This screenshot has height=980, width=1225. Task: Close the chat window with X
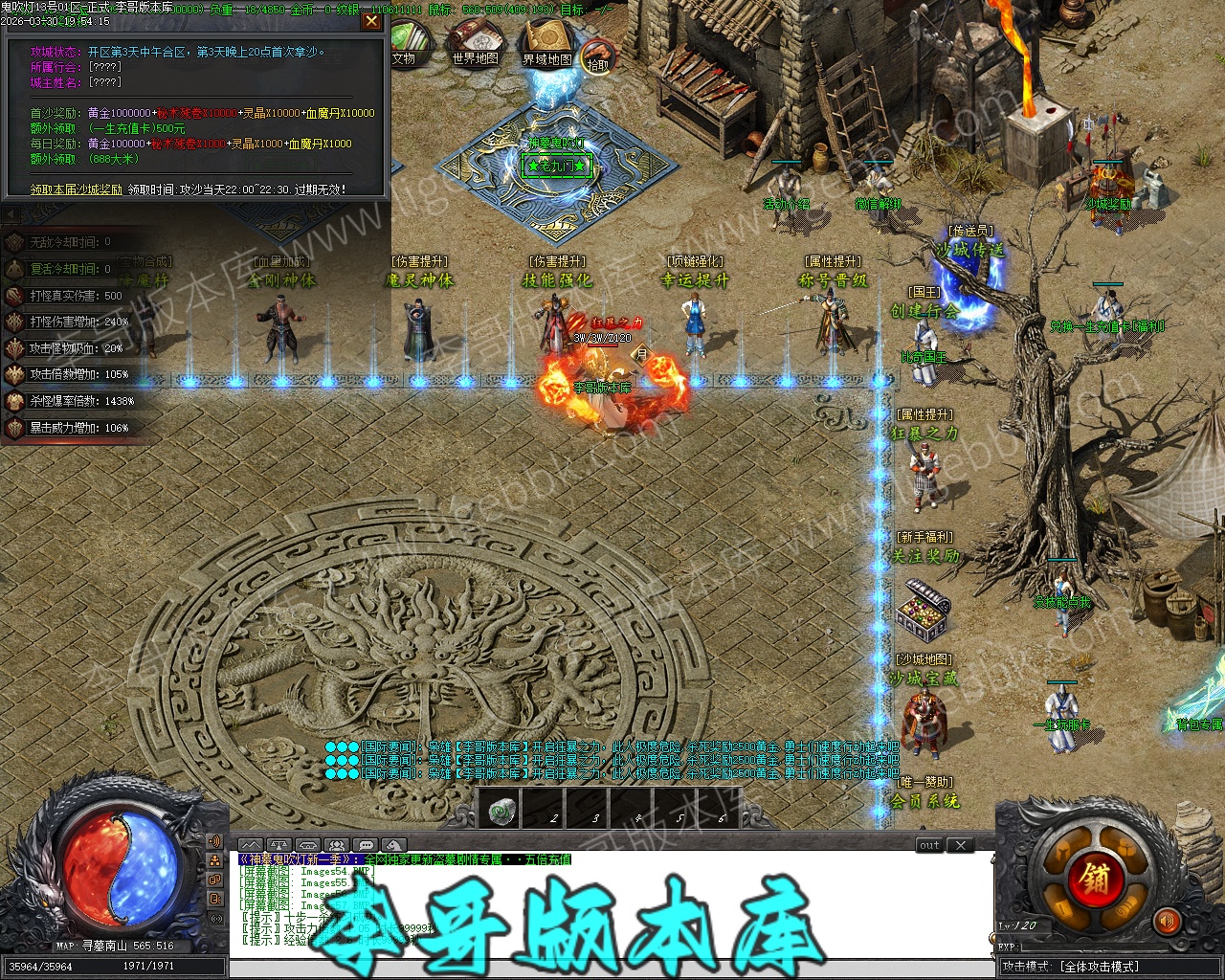click(x=960, y=845)
